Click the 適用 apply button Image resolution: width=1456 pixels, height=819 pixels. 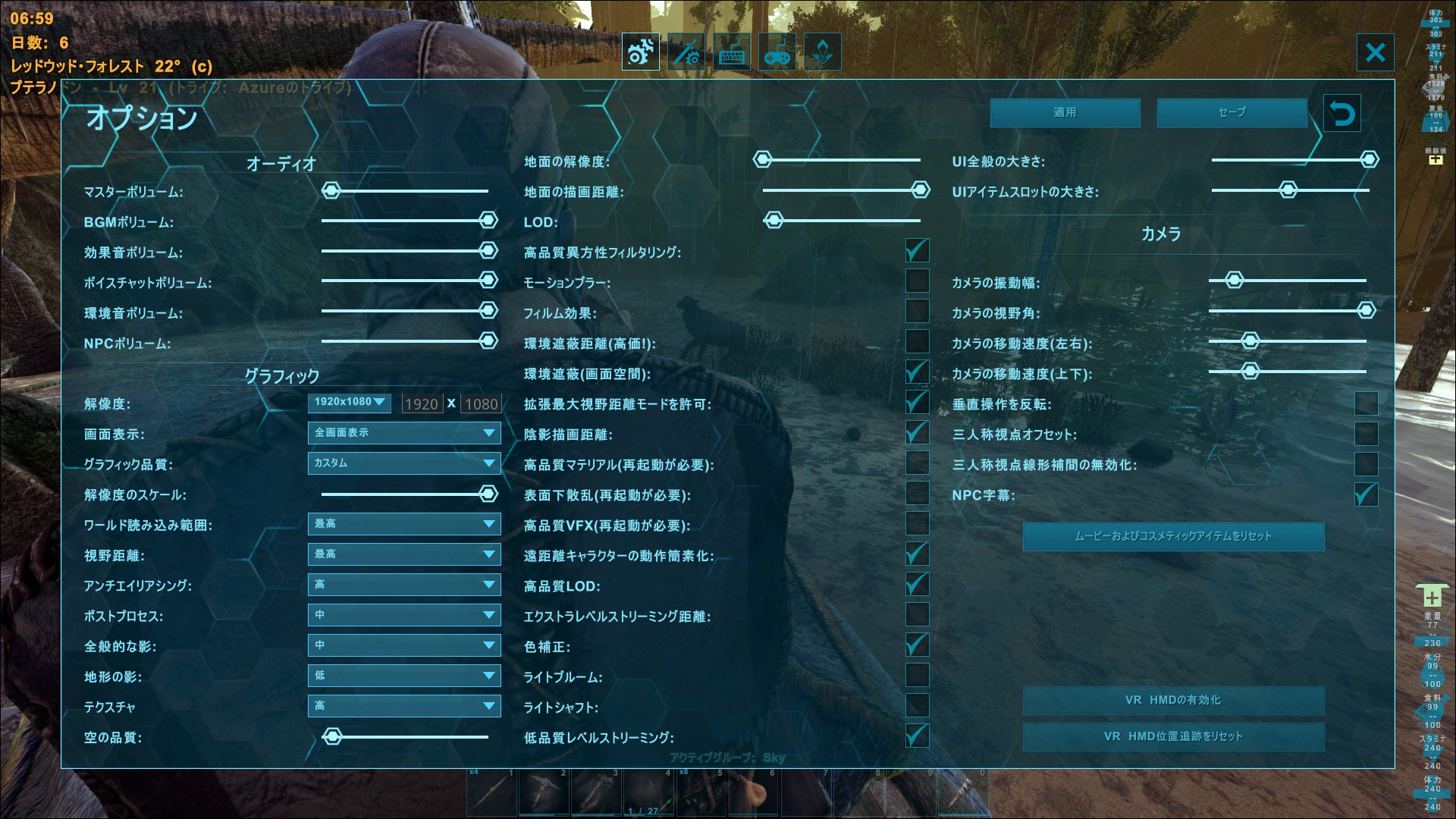click(1065, 112)
